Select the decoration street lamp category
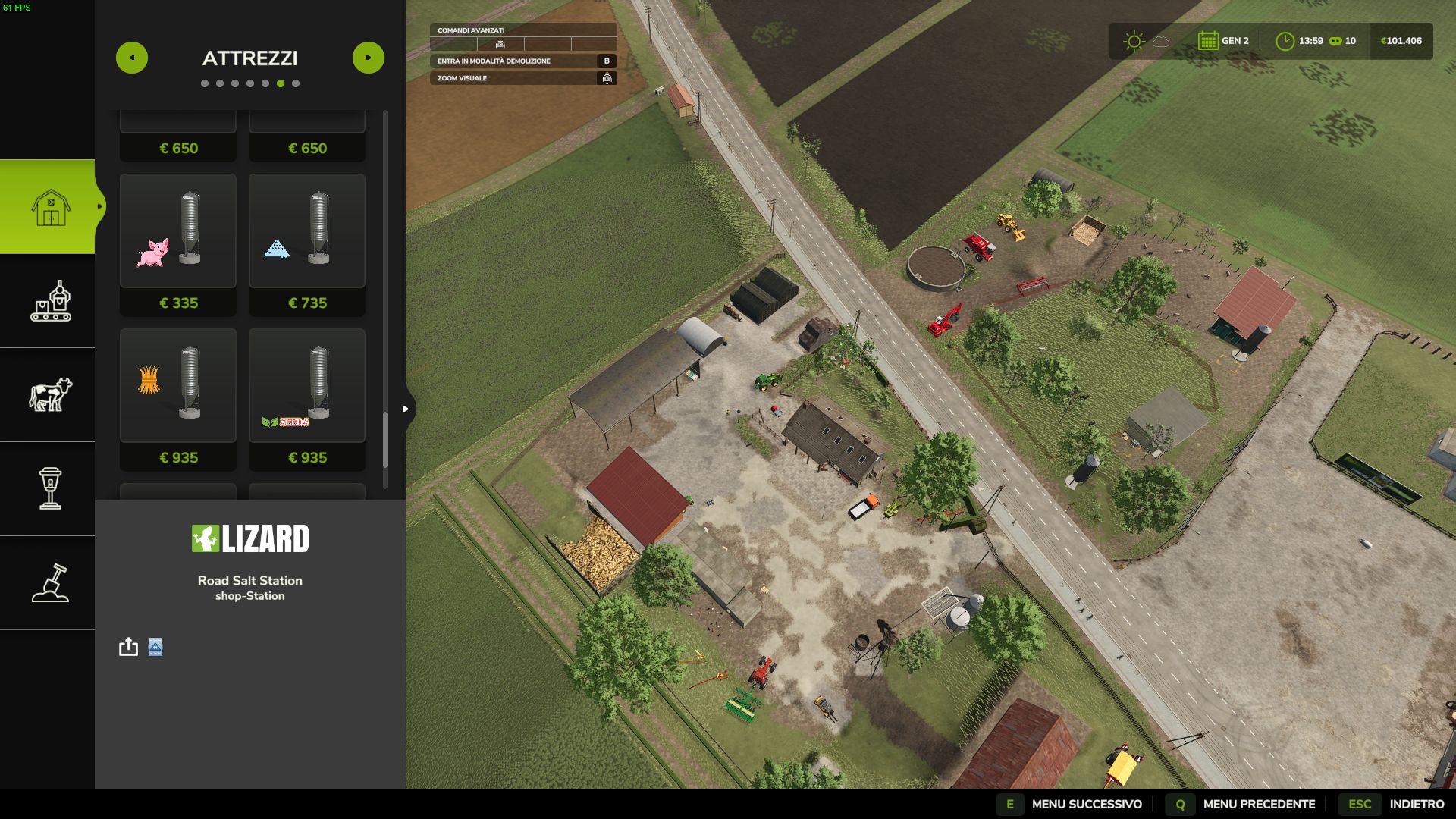The height and width of the screenshot is (819, 1456). click(50, 488)
